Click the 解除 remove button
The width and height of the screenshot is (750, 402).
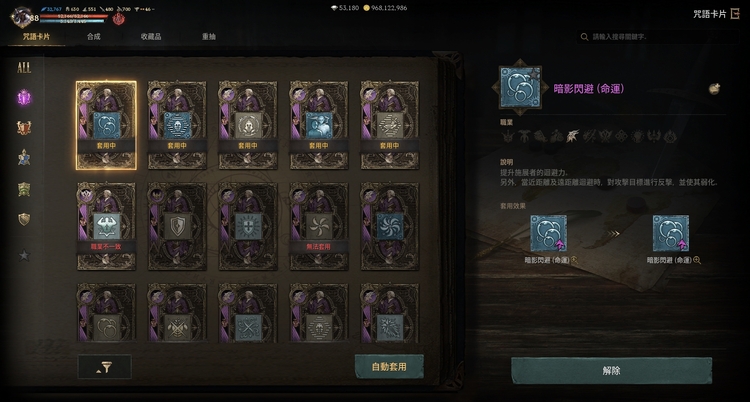(611, 370)
